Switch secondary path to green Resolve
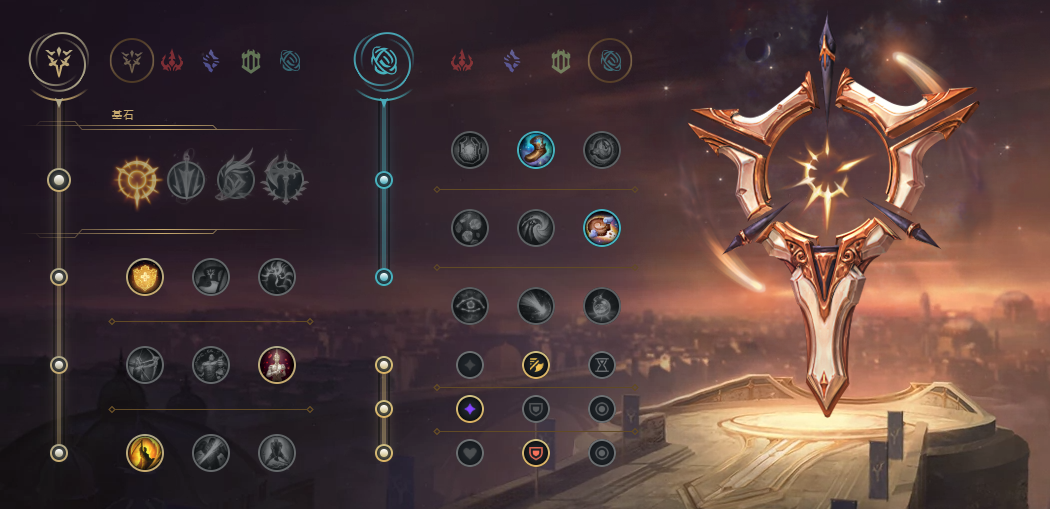The height and width of the screenshot is (509, 1050). pos(561,61)
